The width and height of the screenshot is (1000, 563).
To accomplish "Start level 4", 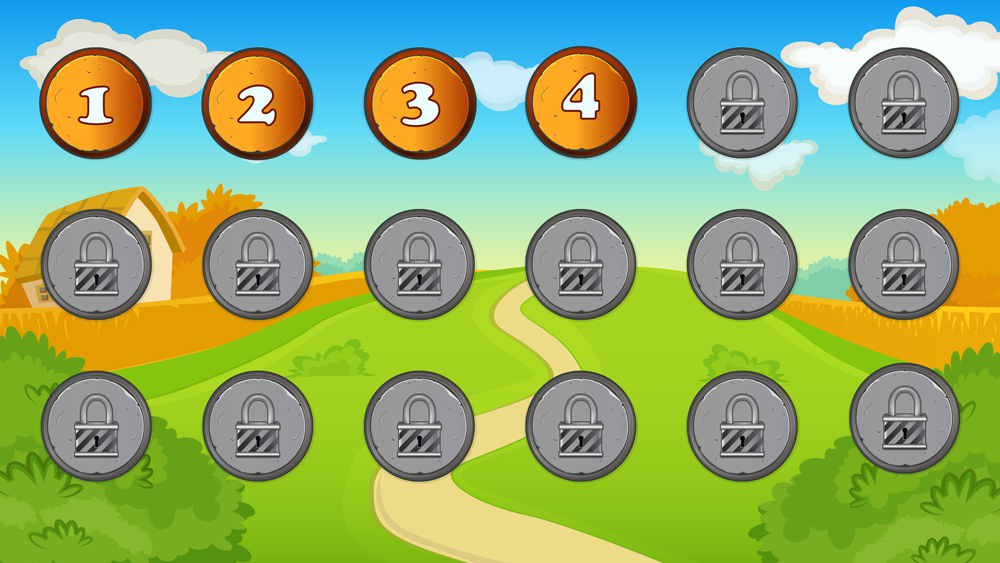I will pyautogui.click(x=581, y=101).
